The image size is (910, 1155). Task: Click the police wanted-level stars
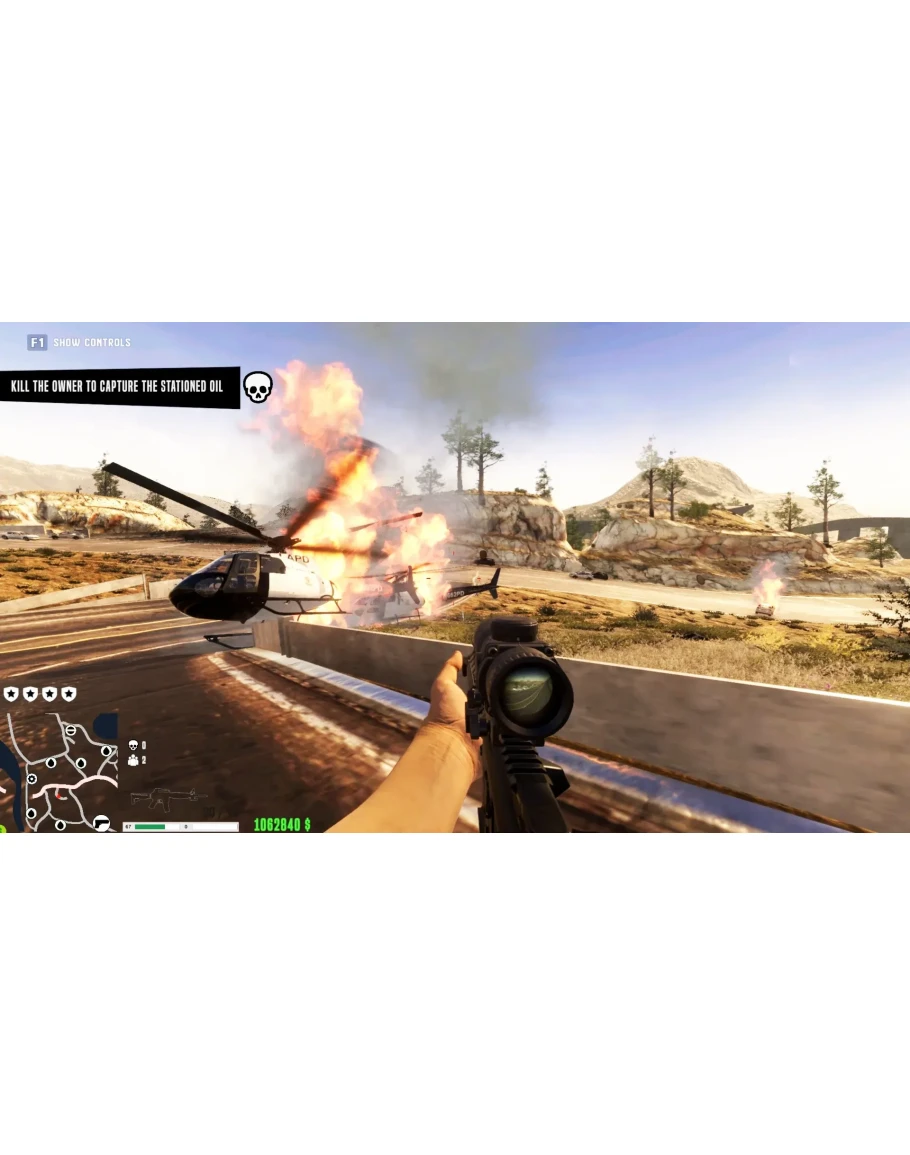pyautogui.click(x=40, y=694)
